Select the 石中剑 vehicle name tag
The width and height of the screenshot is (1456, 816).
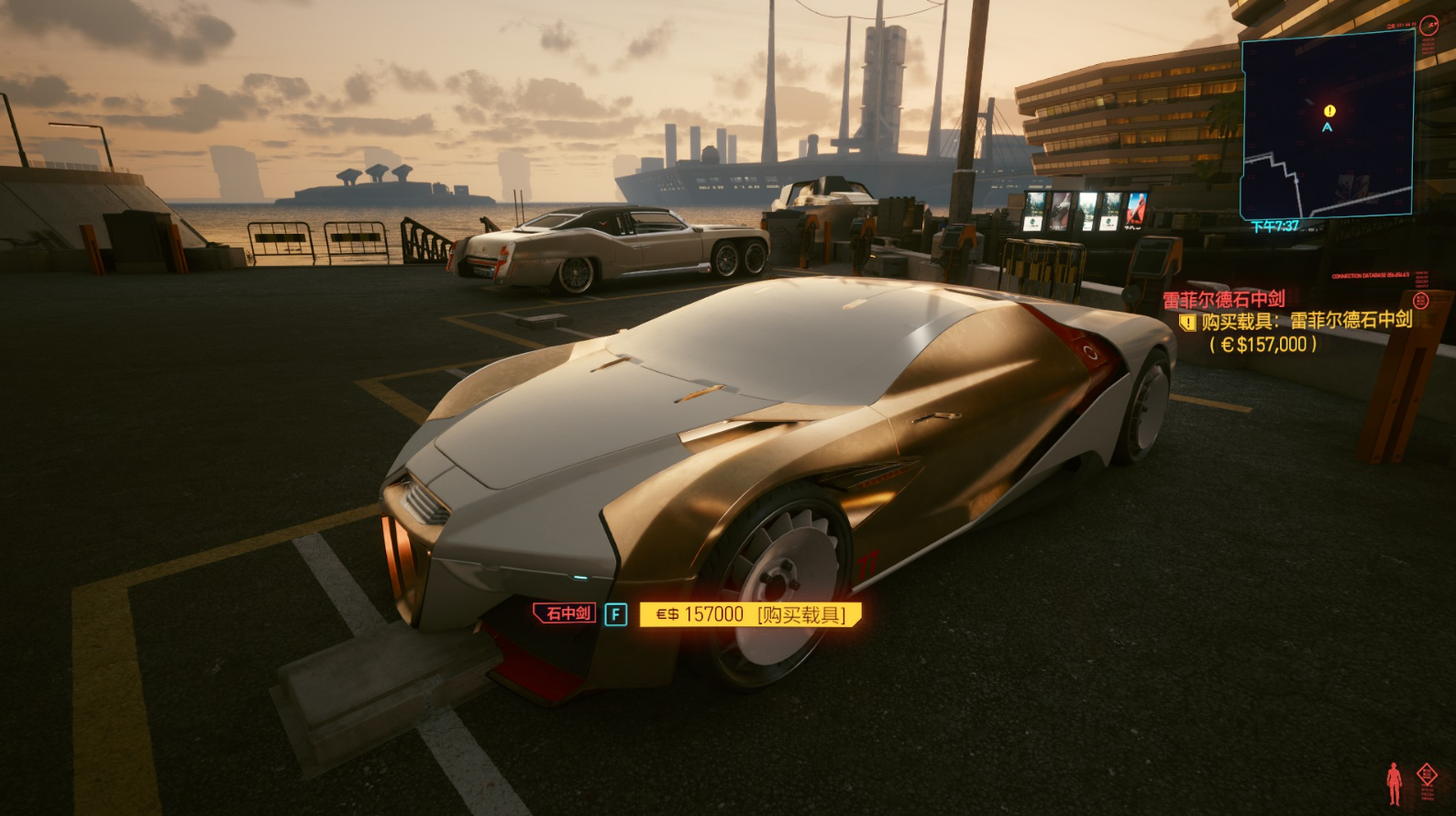coord(566,613)
